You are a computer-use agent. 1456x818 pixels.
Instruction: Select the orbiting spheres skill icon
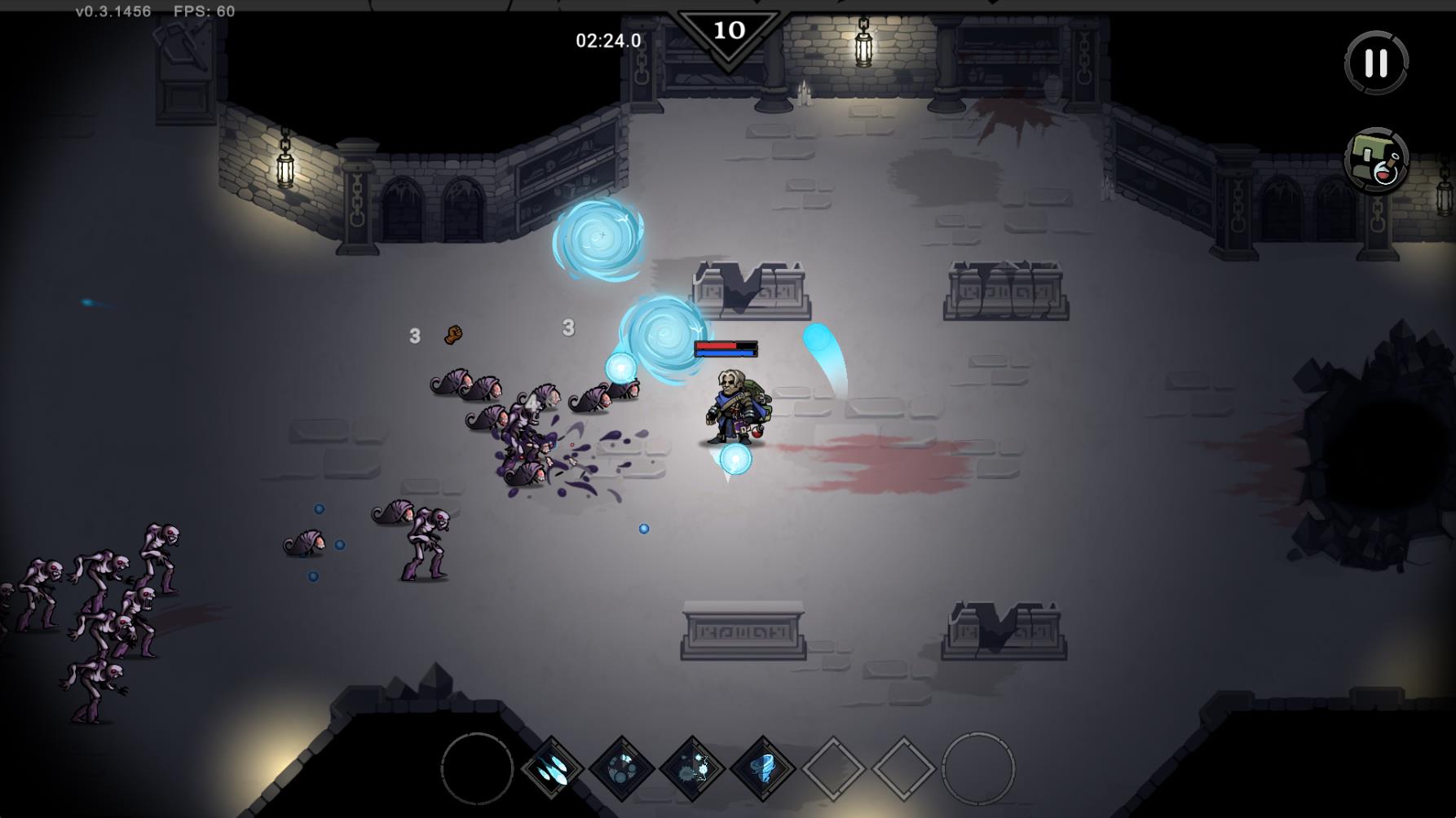point(622,768)
